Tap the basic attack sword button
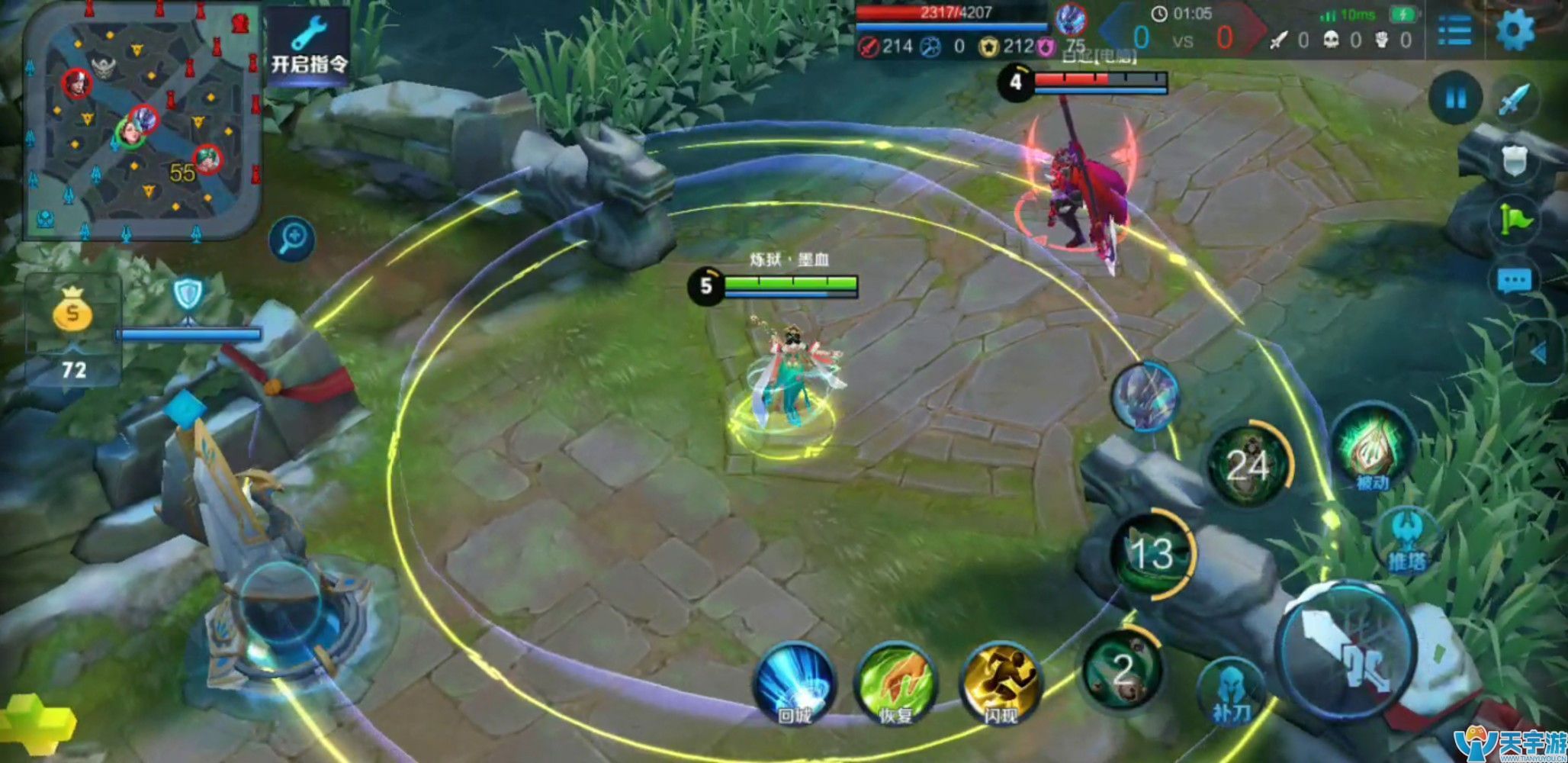1568x763 pixels. (x=1346, y=652)
